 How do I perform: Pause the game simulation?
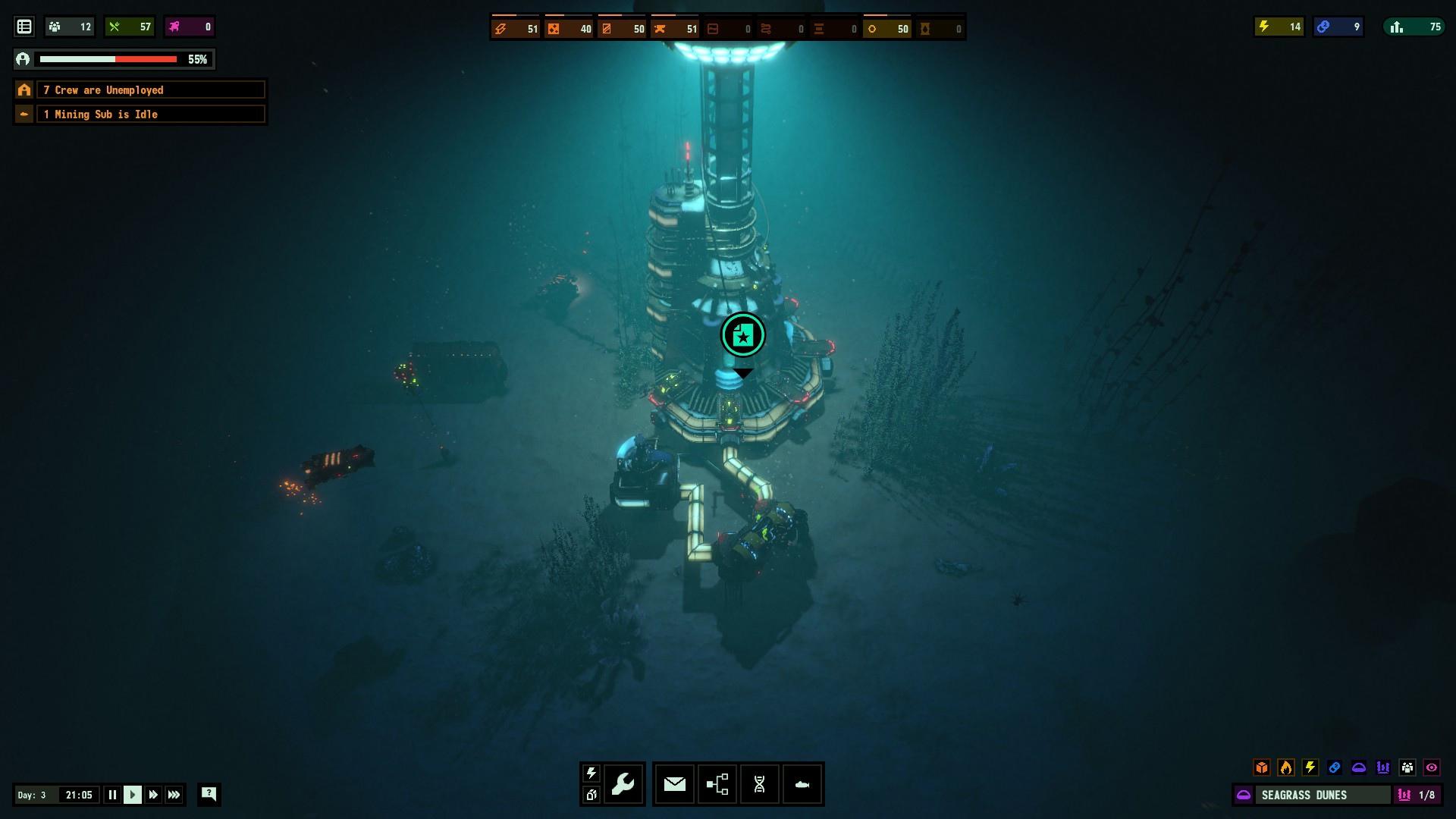pyautogui.click(x=112, y=795)
